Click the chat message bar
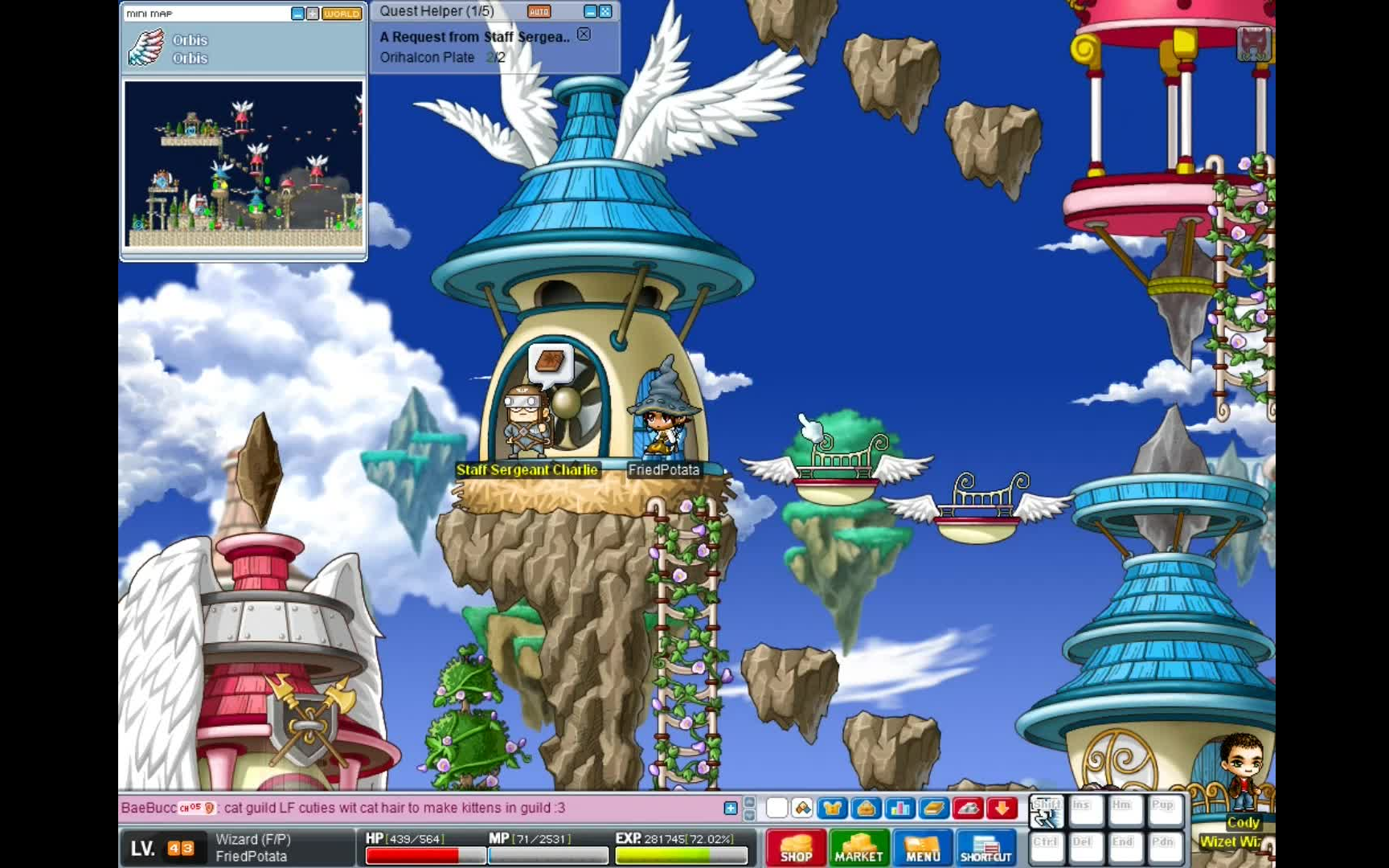This screenshot has width=1389, height=868. tap(418, 809)
